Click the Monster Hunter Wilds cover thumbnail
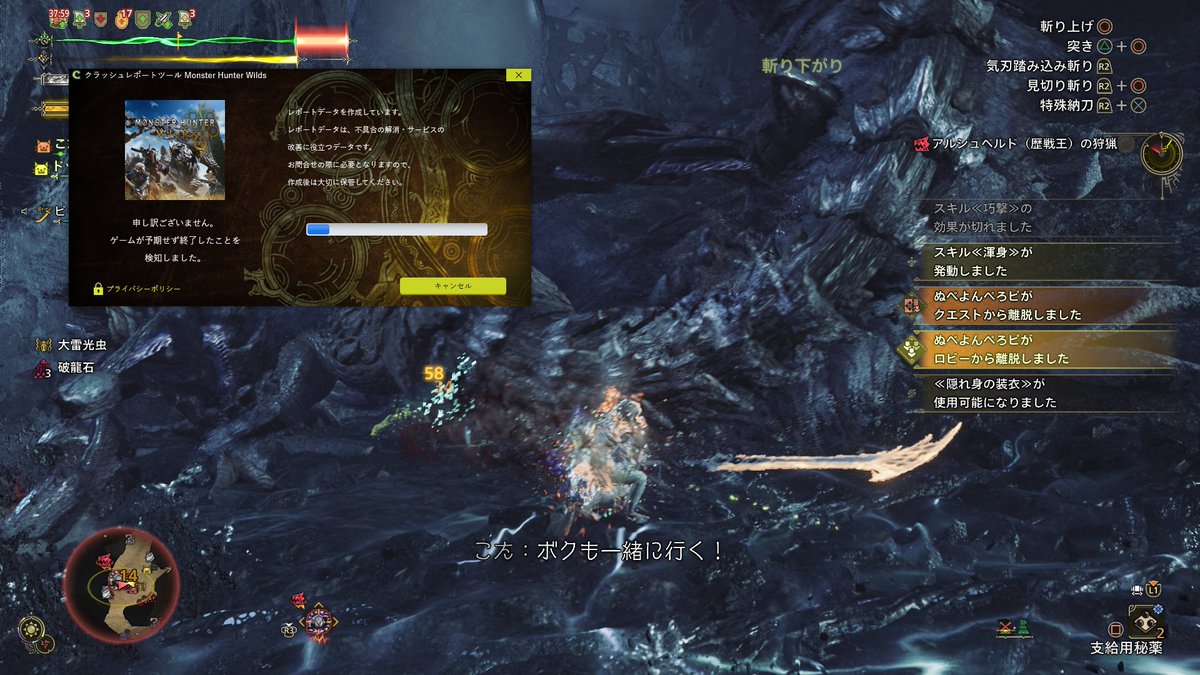This screenshot has height=675, width=1200. 175,150
